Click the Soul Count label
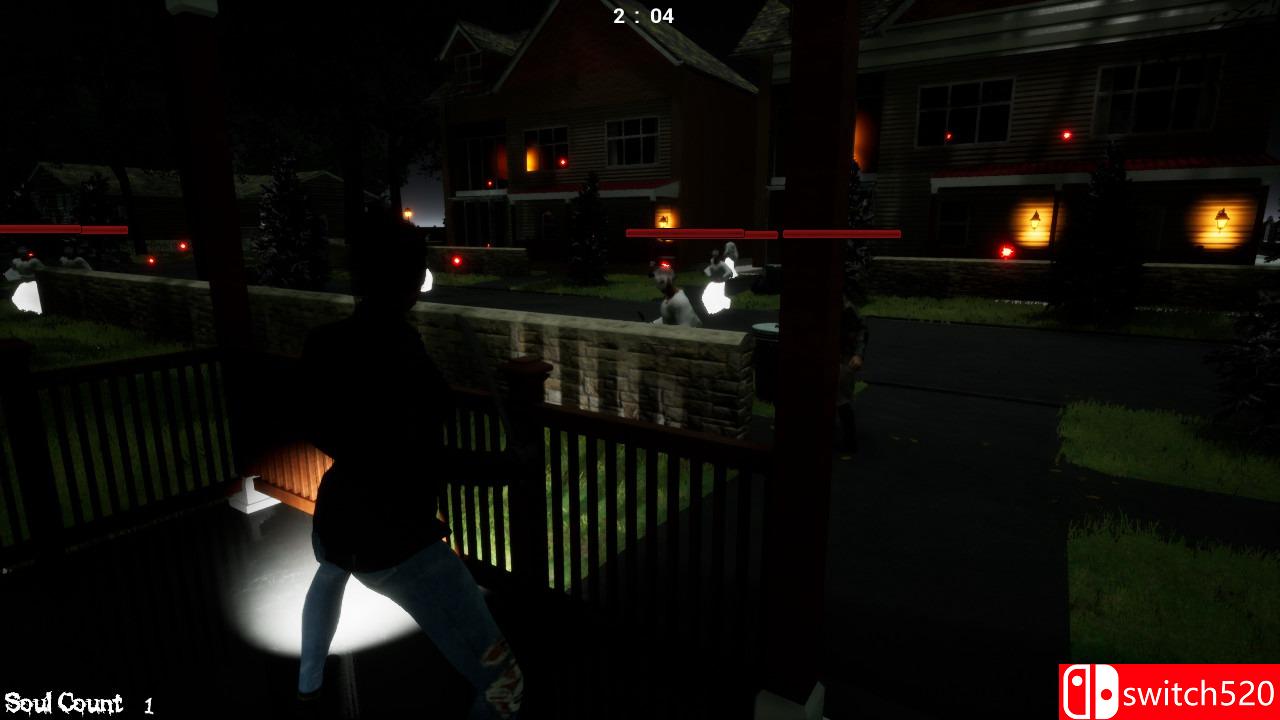The image size is (1280, 720). 62,702
